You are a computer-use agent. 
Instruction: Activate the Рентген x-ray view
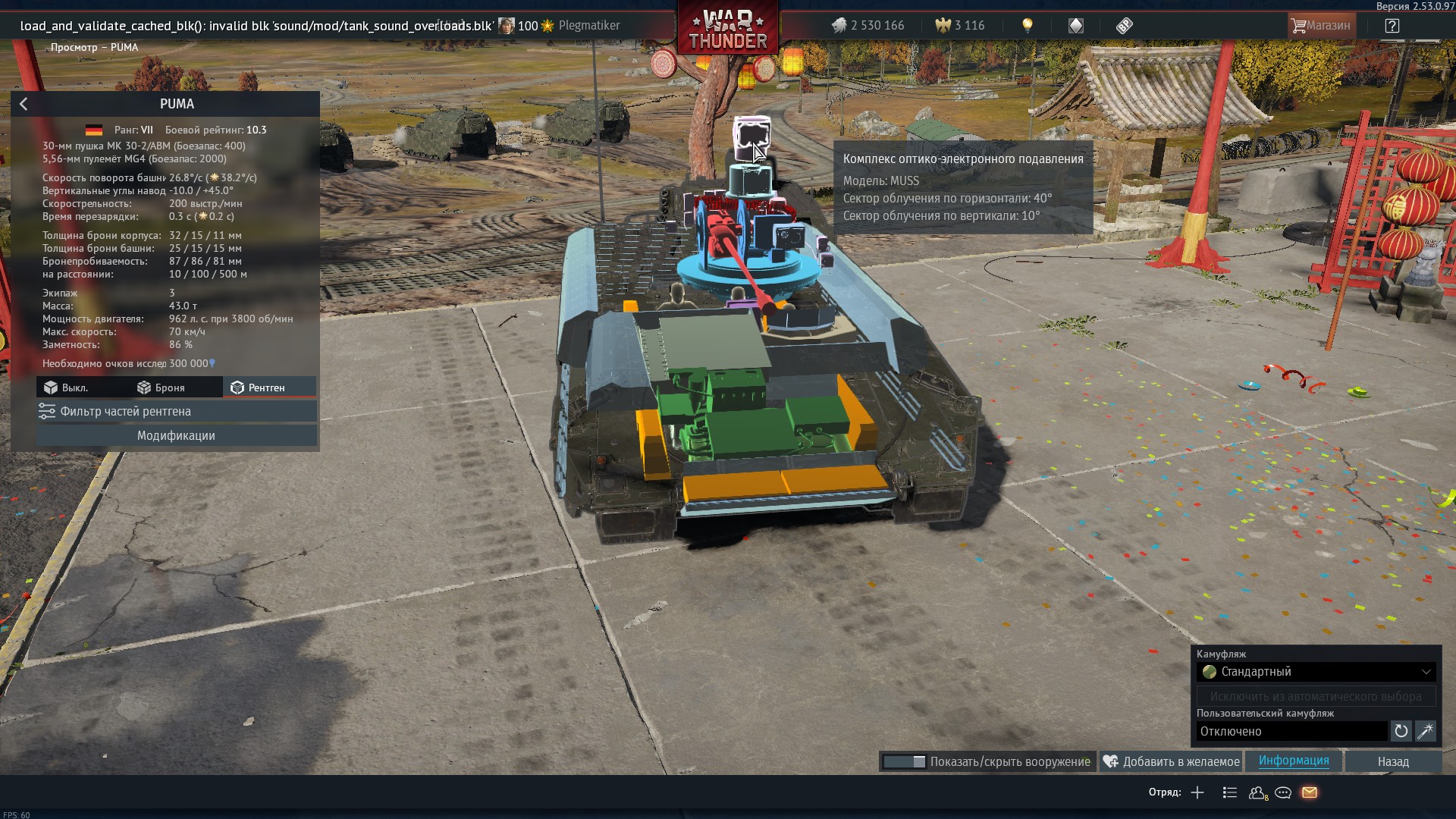(258, 388)
